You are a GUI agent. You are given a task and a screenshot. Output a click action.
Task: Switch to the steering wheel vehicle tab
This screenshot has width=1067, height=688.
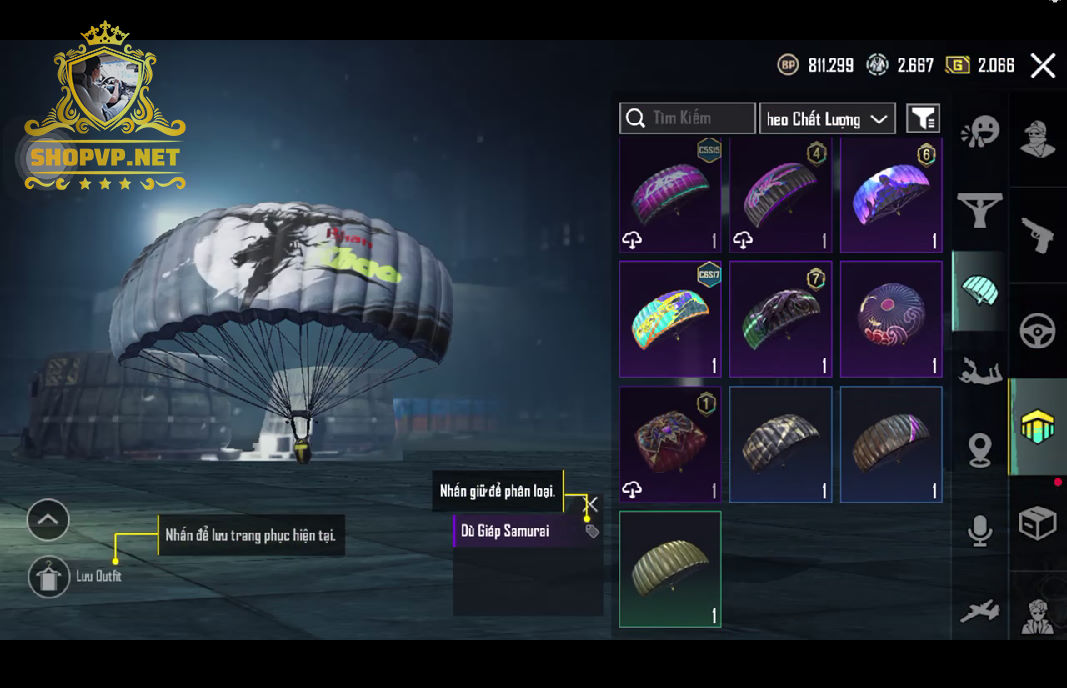(x=1037, y=331)
